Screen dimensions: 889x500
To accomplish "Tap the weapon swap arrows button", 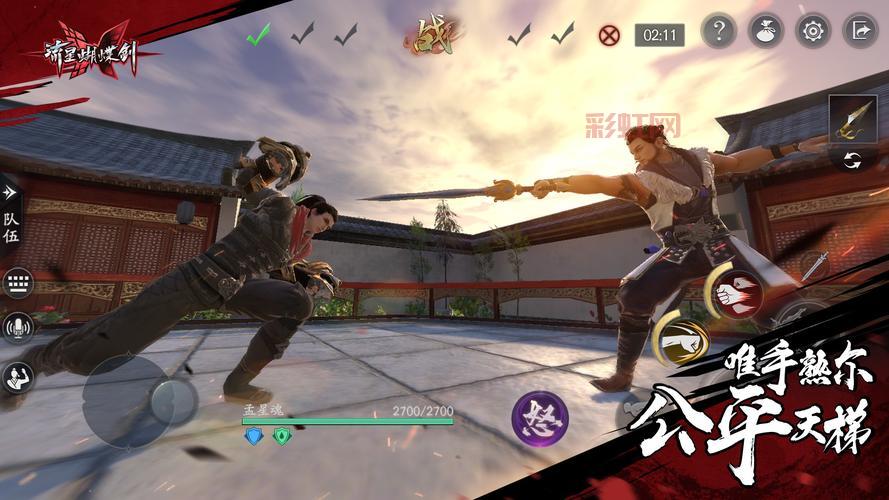I will click(x=853, y=160).
